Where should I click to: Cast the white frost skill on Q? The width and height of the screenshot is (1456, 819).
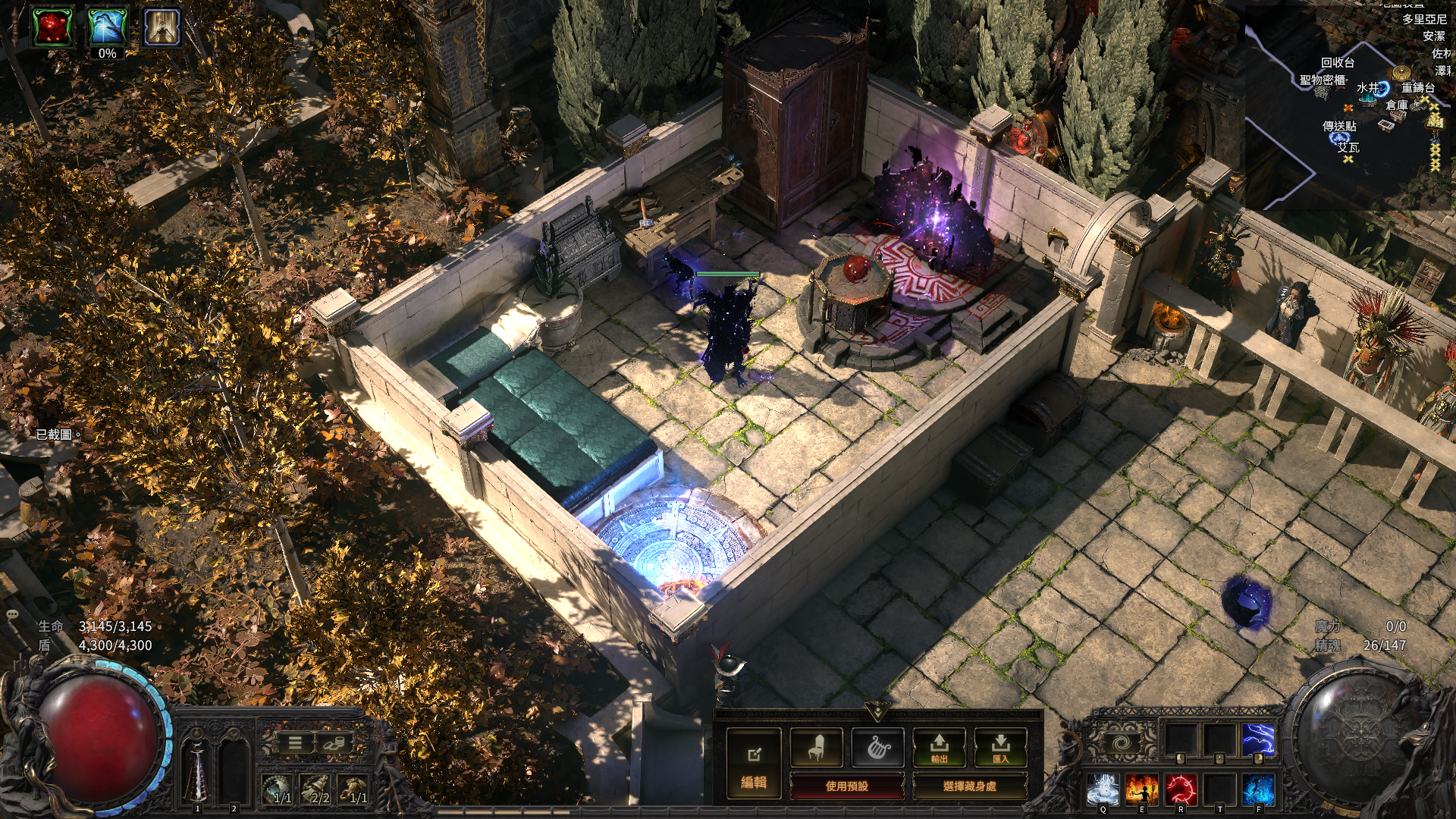pyautogui.click(x=1102, y=789)
